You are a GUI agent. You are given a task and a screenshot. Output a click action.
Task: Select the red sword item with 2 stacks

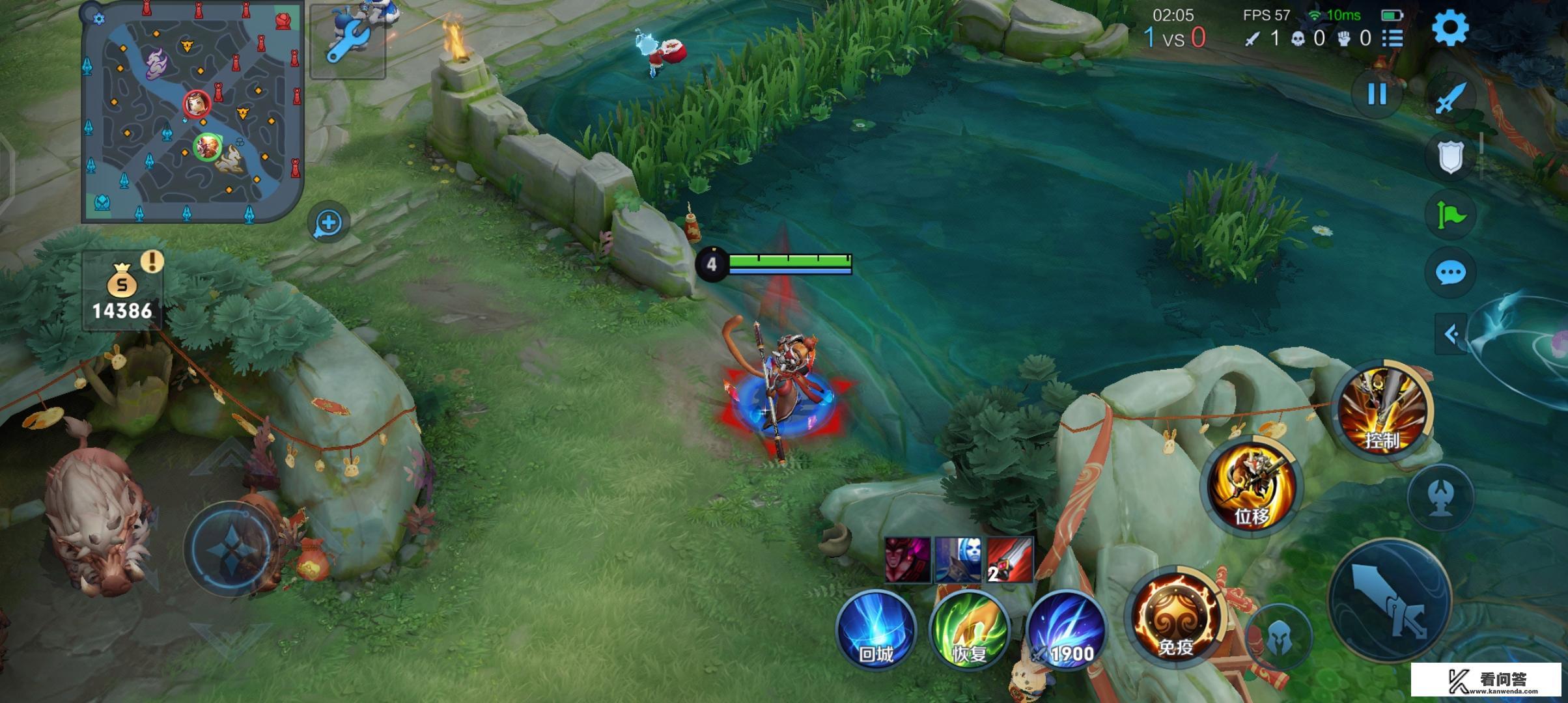1010,559
